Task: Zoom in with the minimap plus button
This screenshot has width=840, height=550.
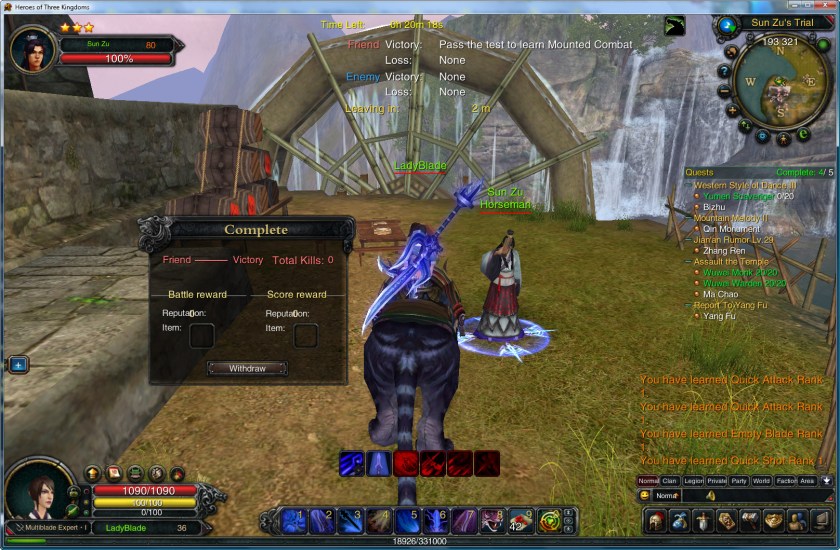Action: click(732, 110)
